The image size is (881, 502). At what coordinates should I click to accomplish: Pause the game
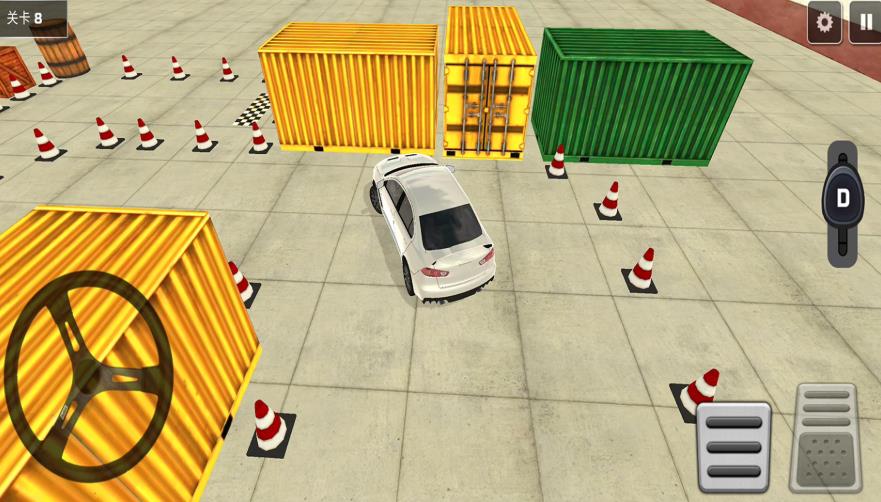click(x=865, y=22)
